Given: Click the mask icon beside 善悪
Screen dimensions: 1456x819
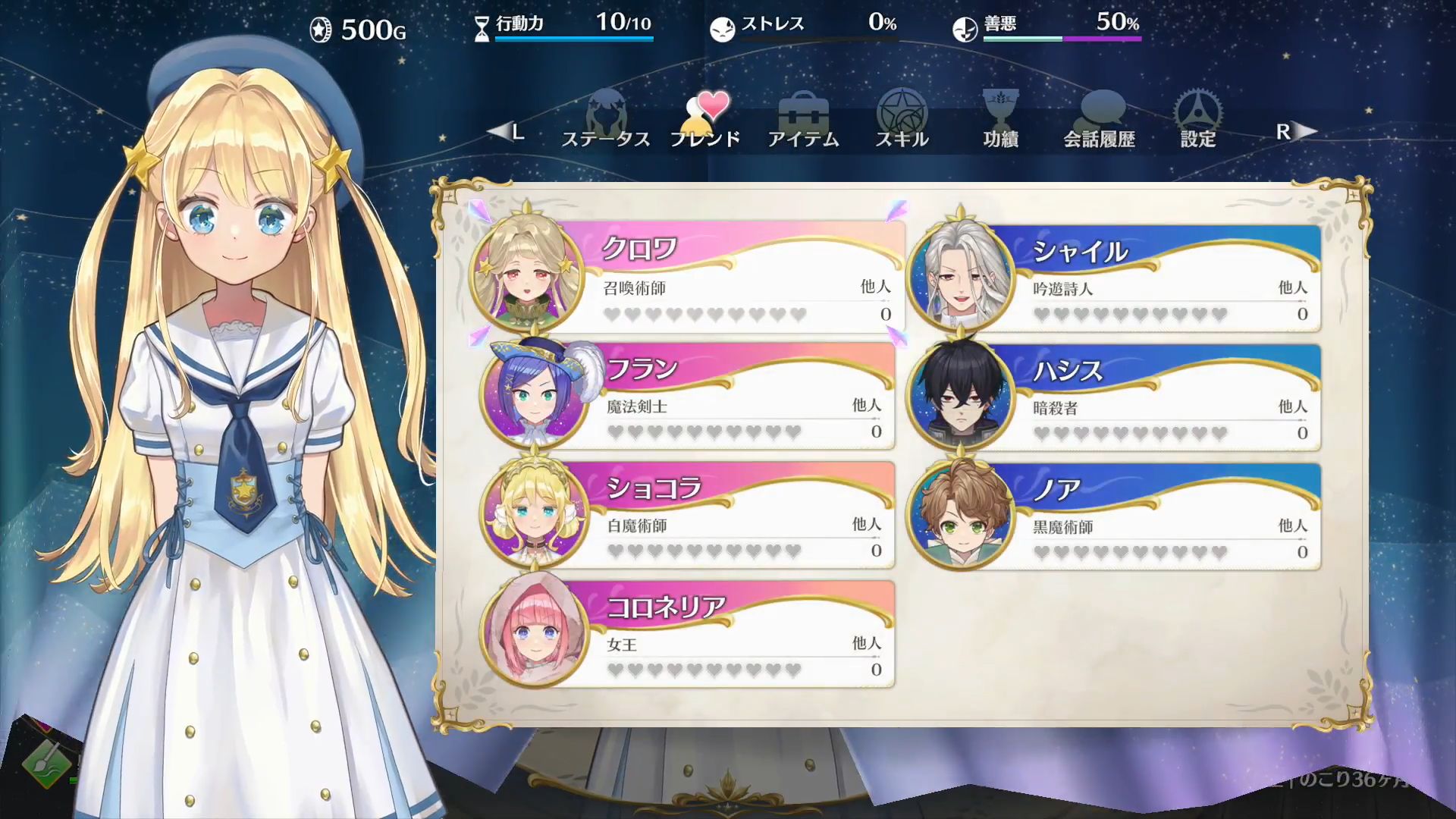Looking at the screenshot, I should click(x=965, y=29).
